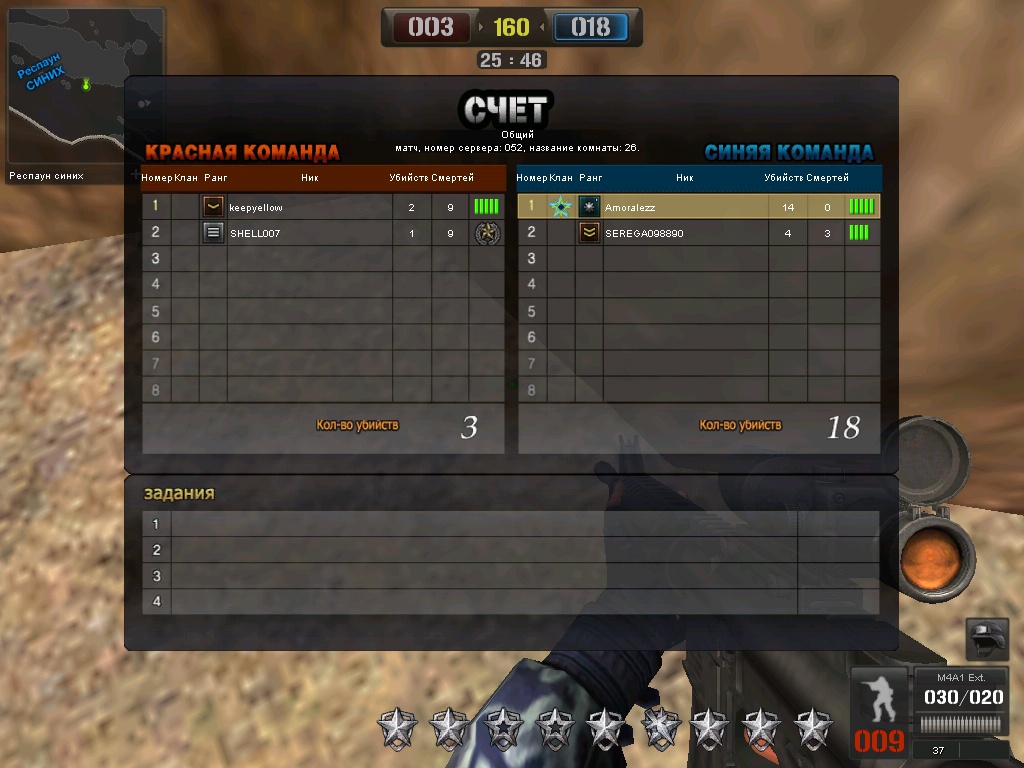
Task: Click keepyellow's rank insignia
Action: (213, 207)
